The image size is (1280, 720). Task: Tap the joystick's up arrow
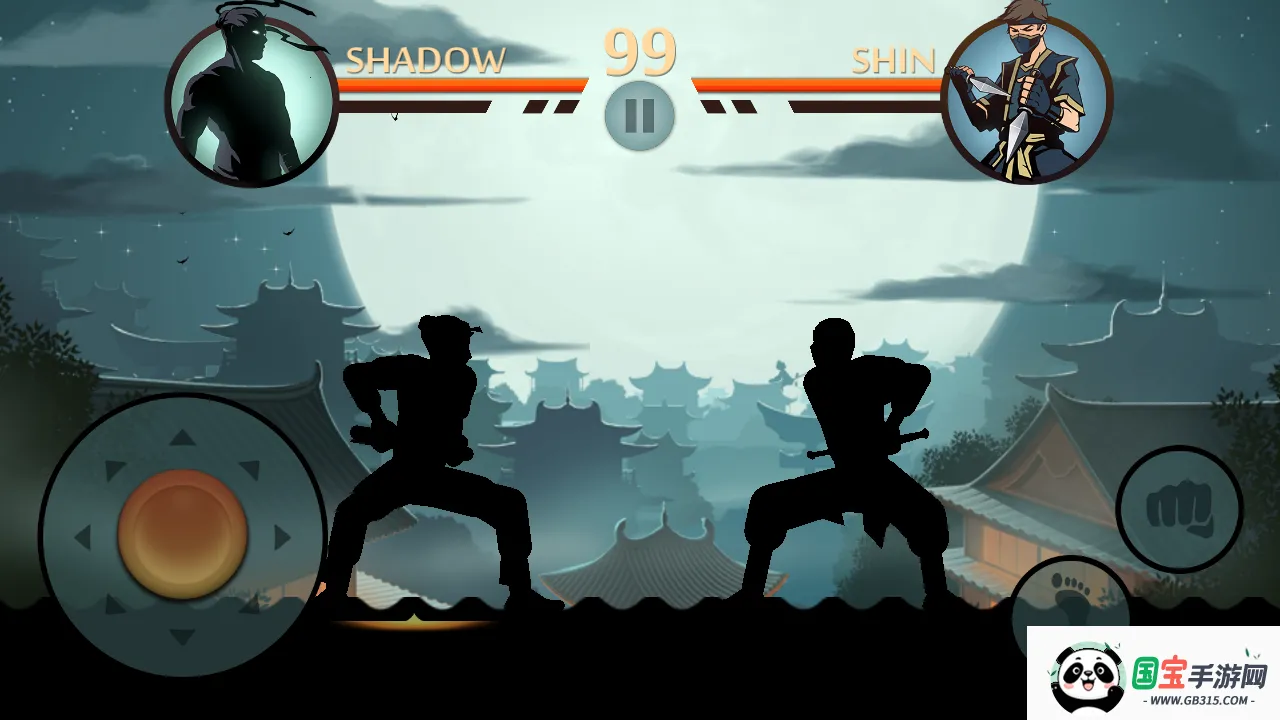181,437
